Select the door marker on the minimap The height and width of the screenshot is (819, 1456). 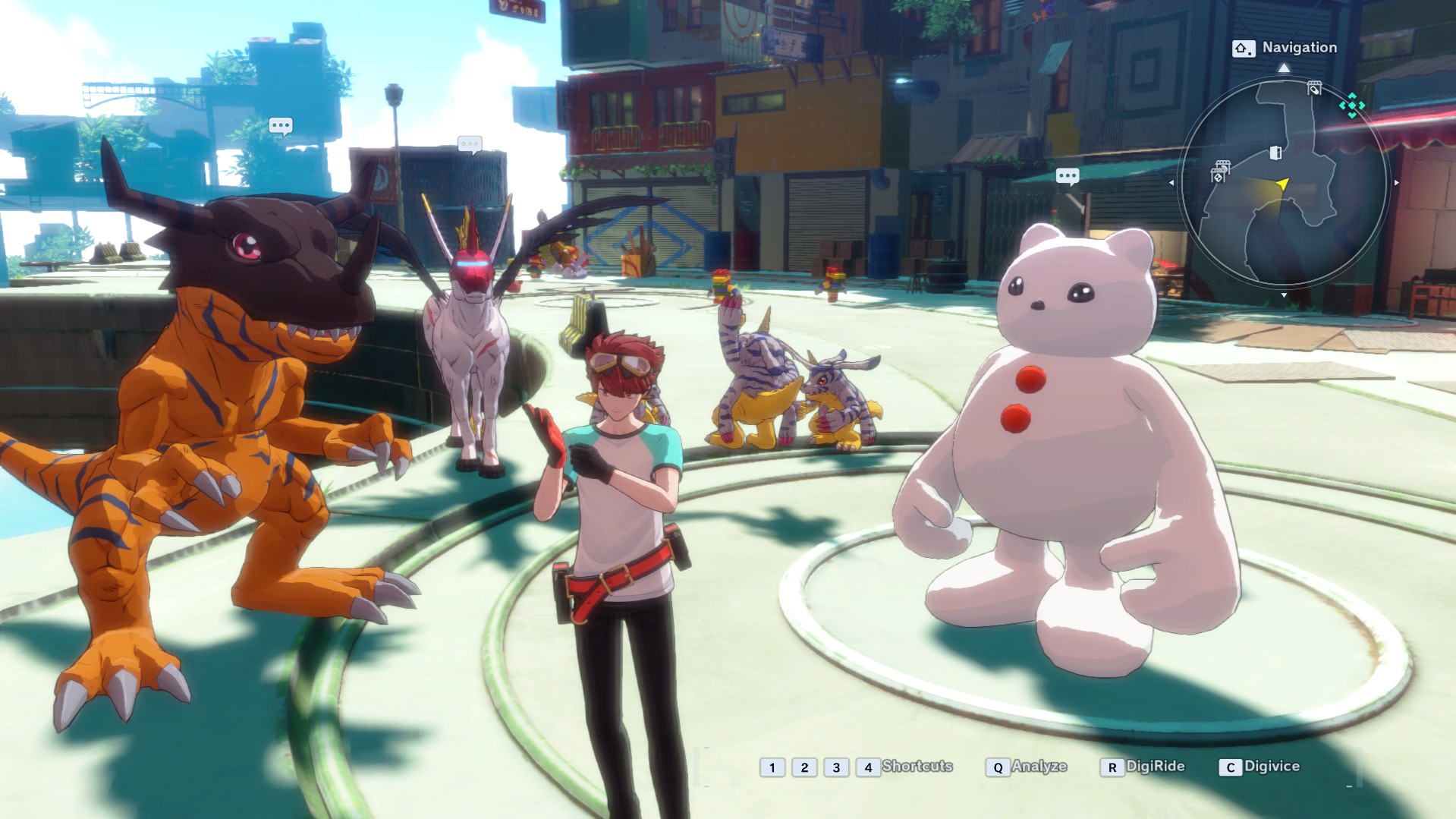[1275, 153]
